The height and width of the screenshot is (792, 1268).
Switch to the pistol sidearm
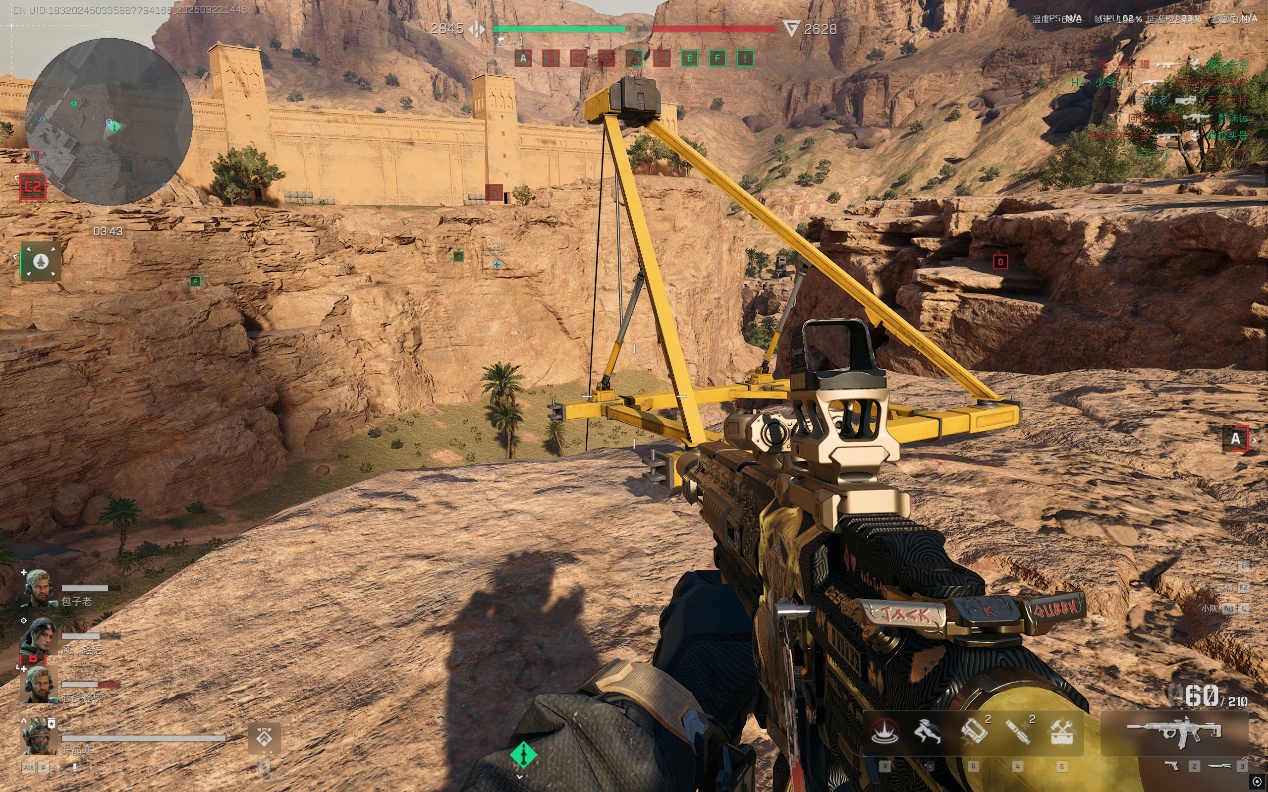[1172, 766]
